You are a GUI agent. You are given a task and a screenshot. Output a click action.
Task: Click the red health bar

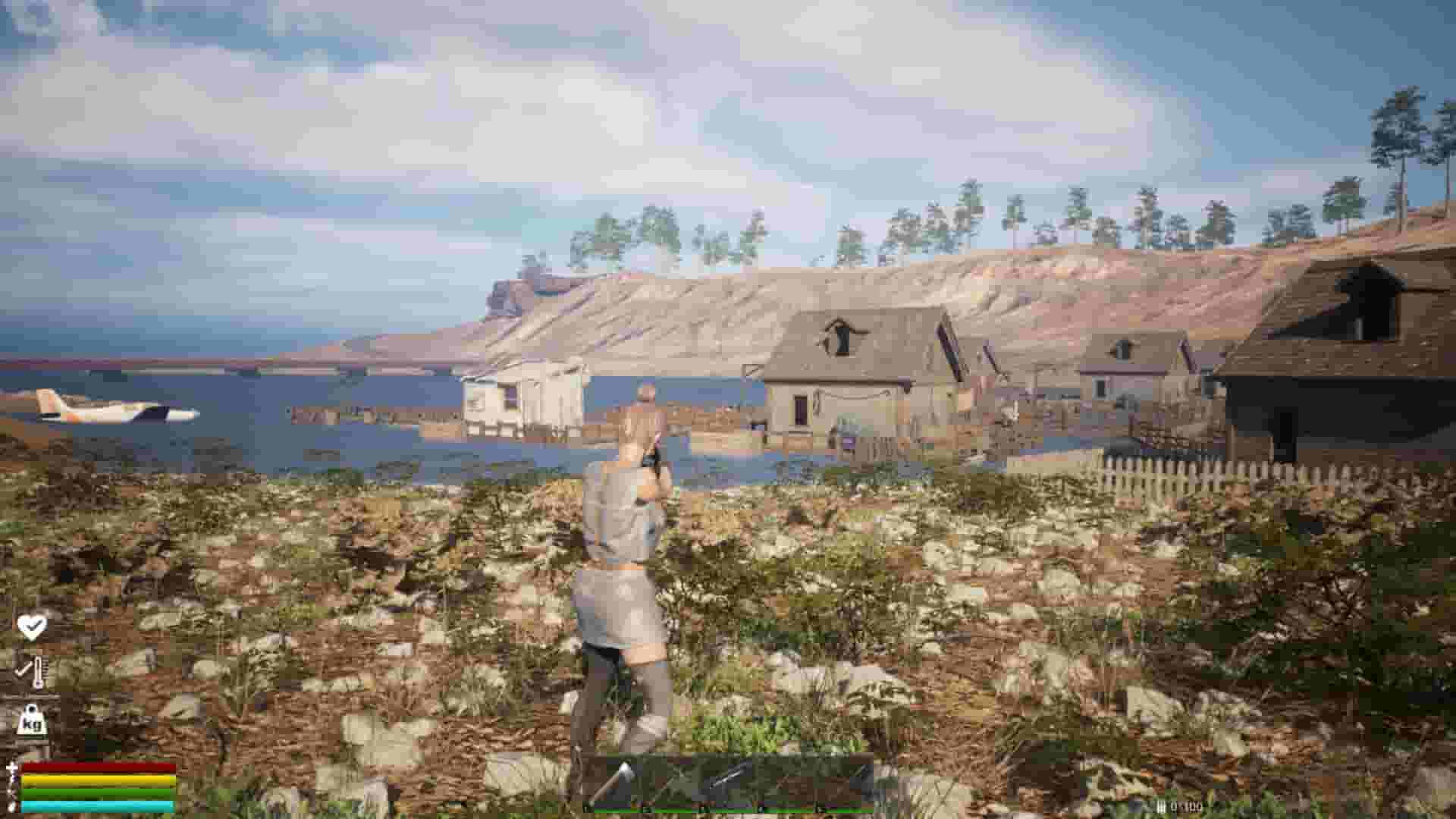(99, 768)
